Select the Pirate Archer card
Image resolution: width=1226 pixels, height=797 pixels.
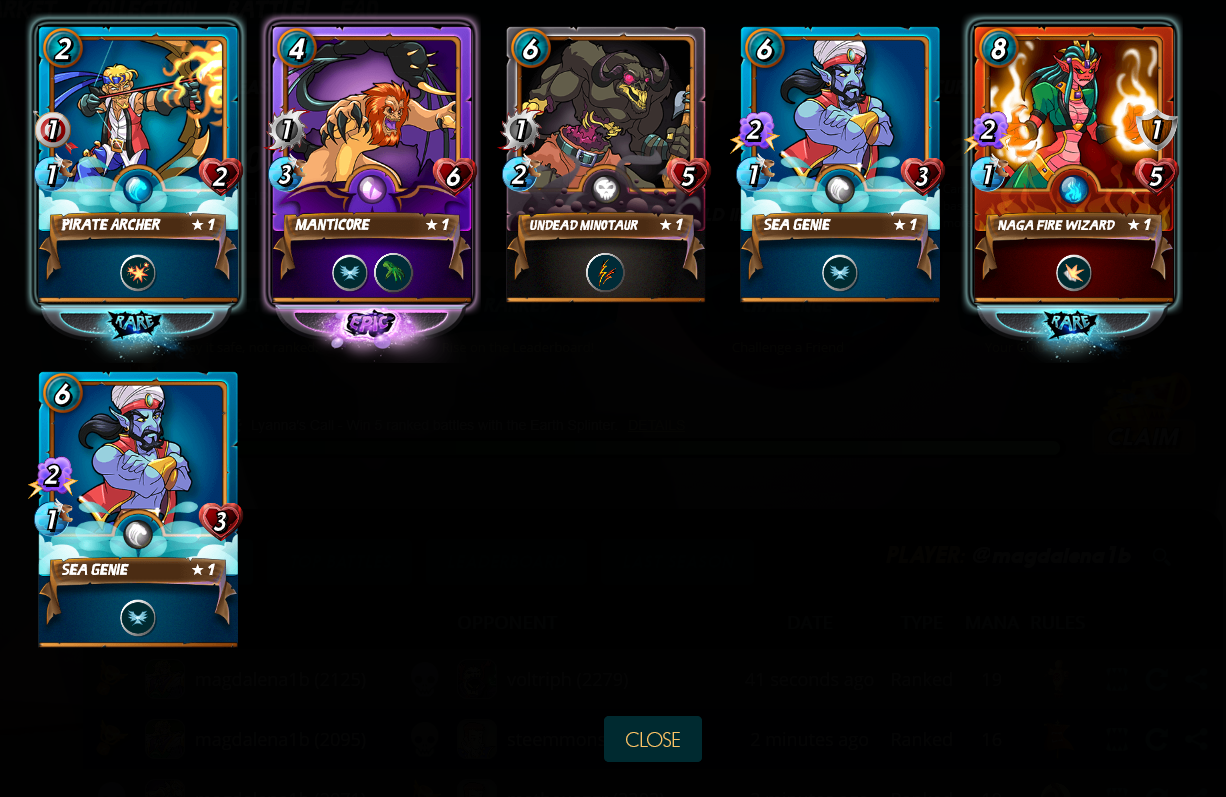point(138,165)
